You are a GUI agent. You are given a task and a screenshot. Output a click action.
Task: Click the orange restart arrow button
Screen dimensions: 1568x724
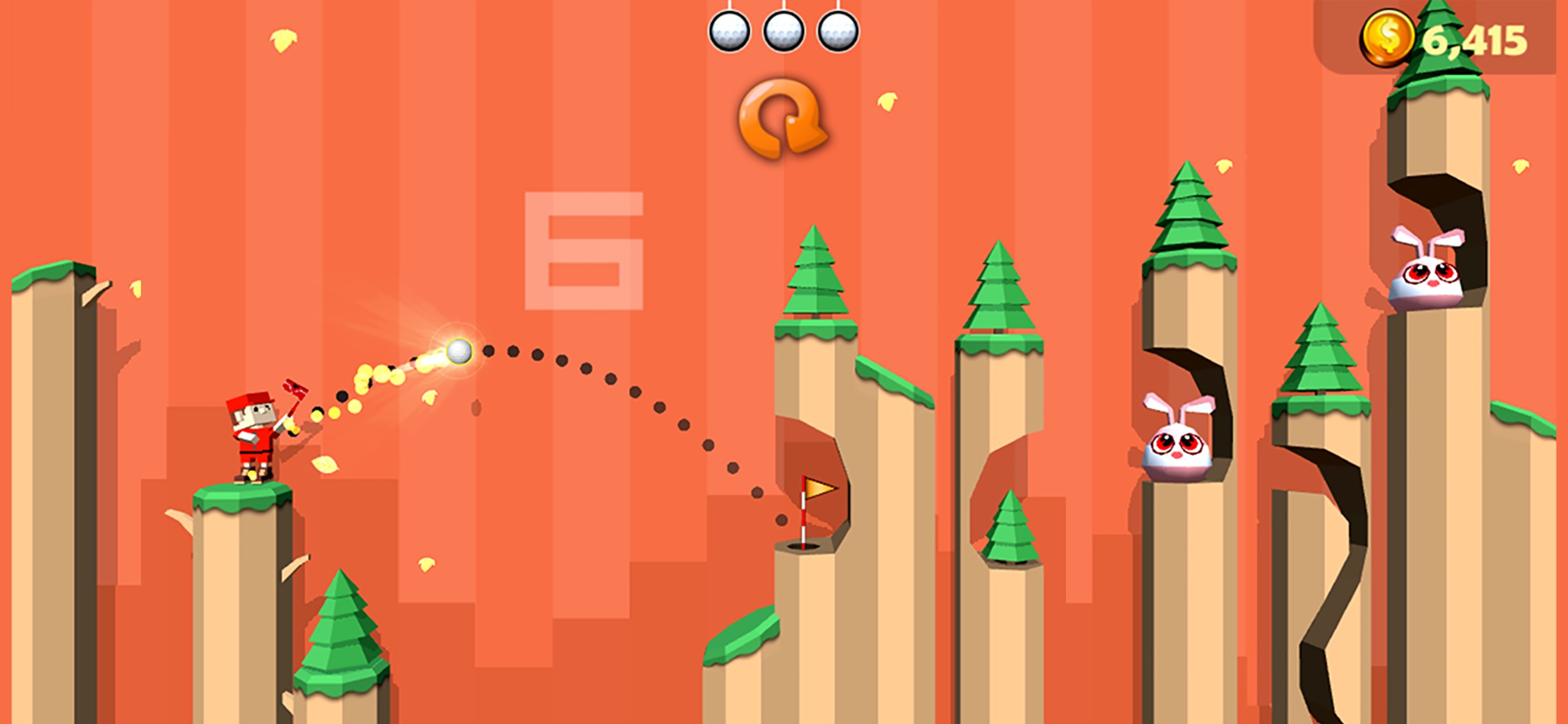pos(781,119)
